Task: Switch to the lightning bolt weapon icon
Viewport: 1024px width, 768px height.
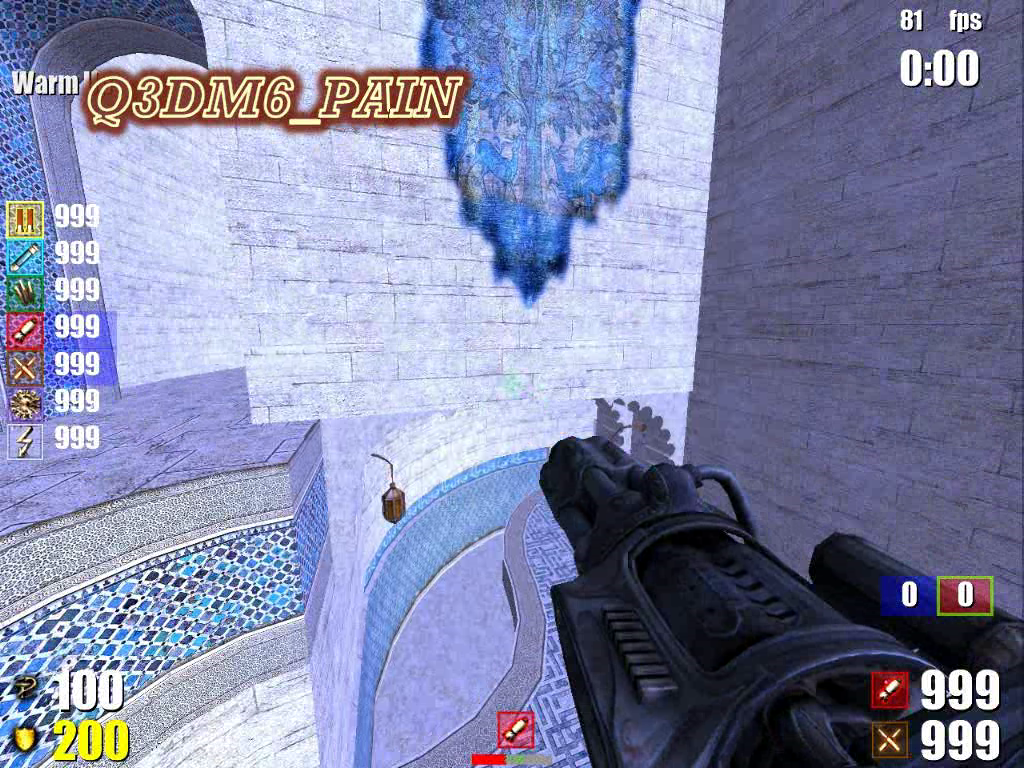Action: (24, 439)
